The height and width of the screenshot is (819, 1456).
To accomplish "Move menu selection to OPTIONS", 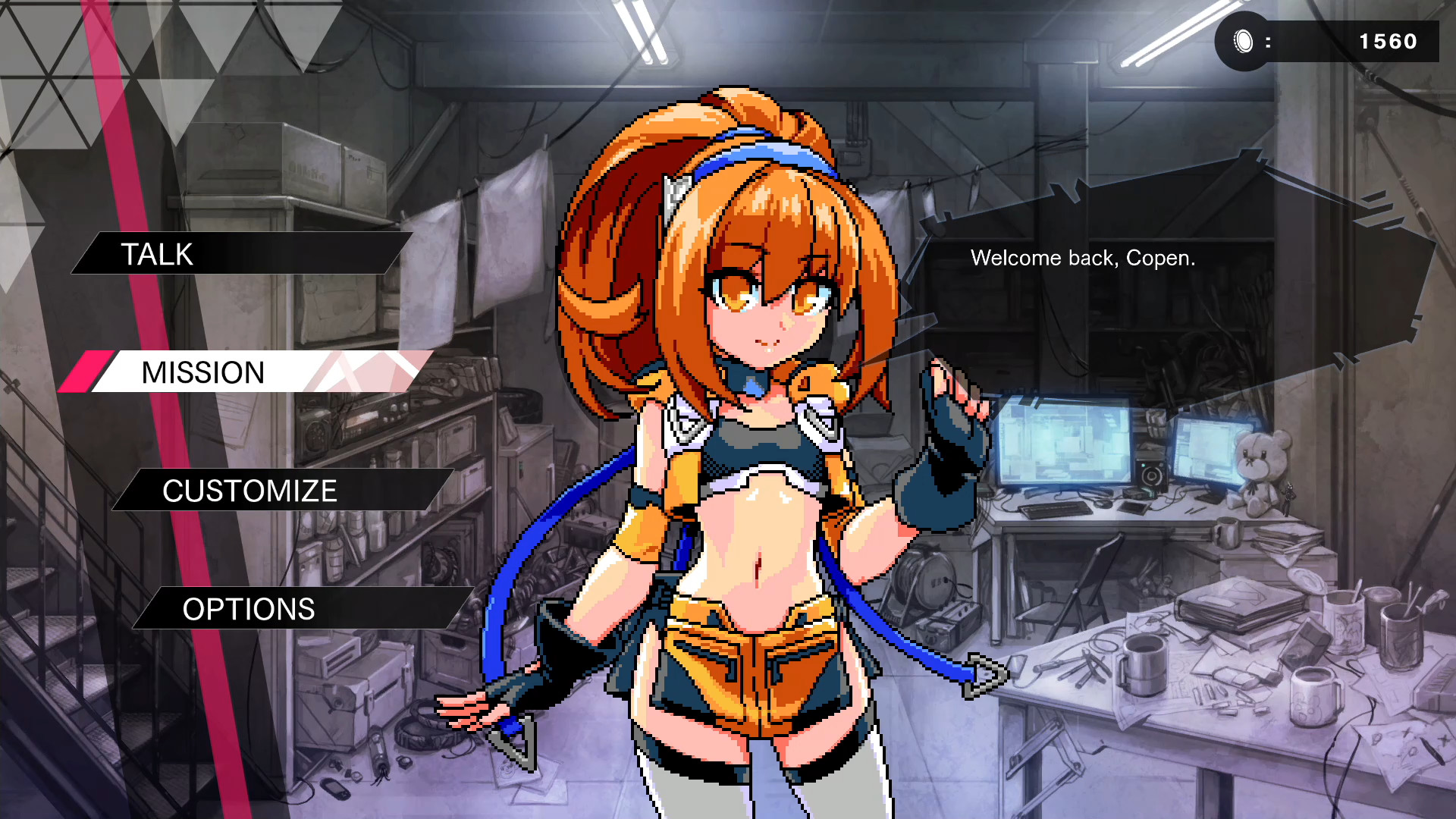I will click(x=248, y=609).
